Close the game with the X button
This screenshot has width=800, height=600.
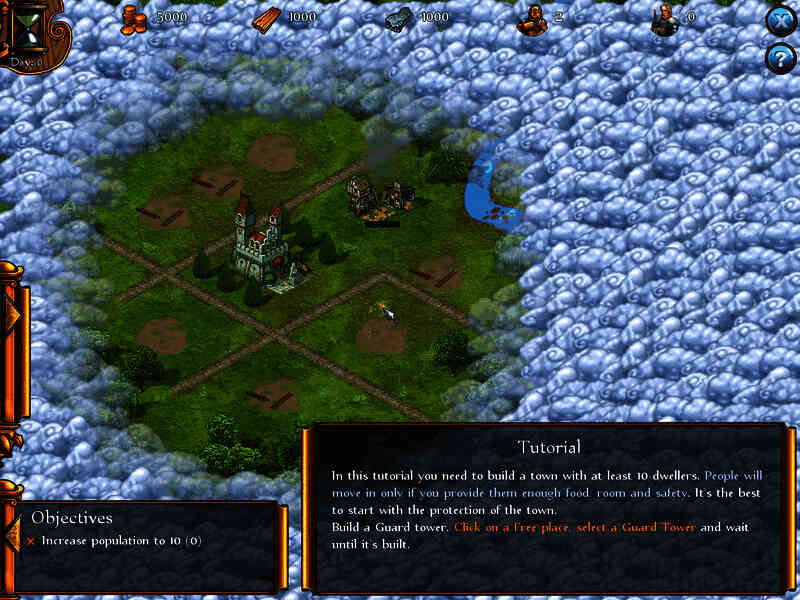pyautogui.click(x=779, y=22)
